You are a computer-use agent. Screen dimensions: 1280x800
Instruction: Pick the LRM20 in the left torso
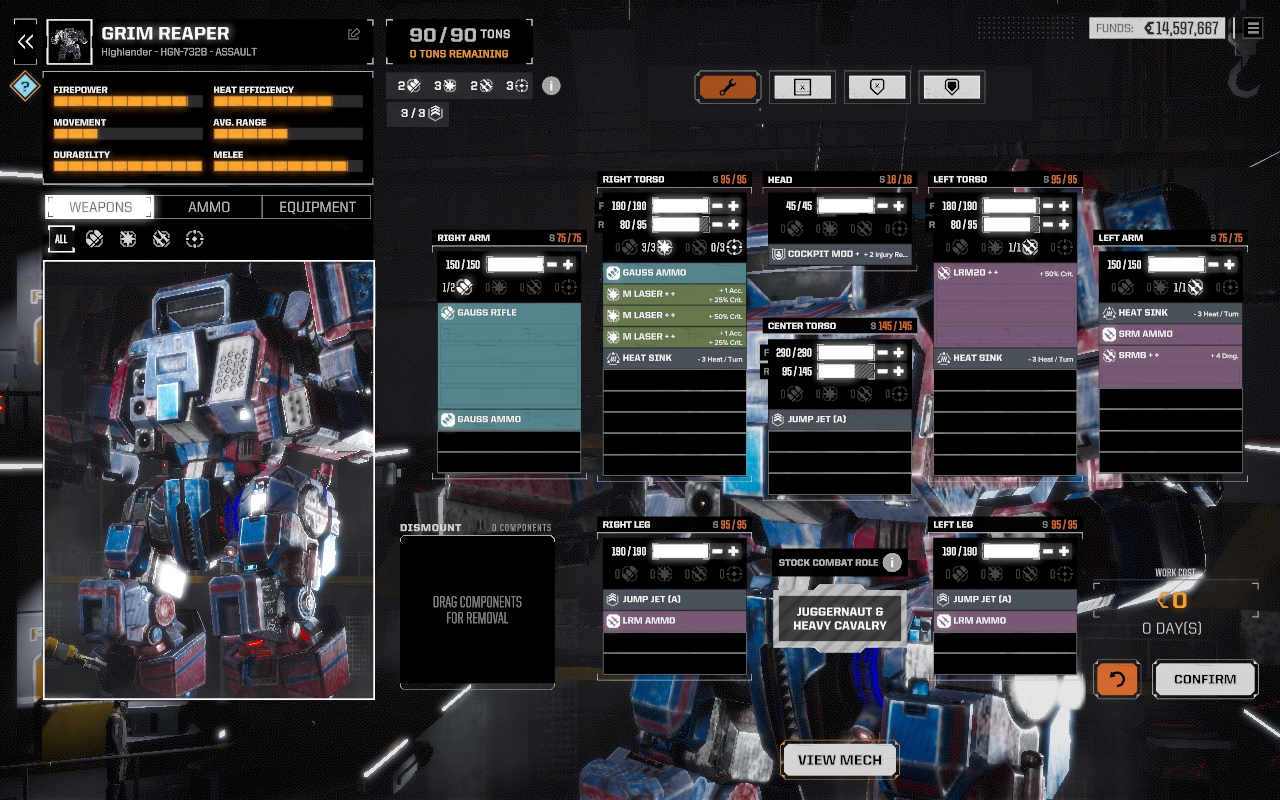tap(1004, 273)
